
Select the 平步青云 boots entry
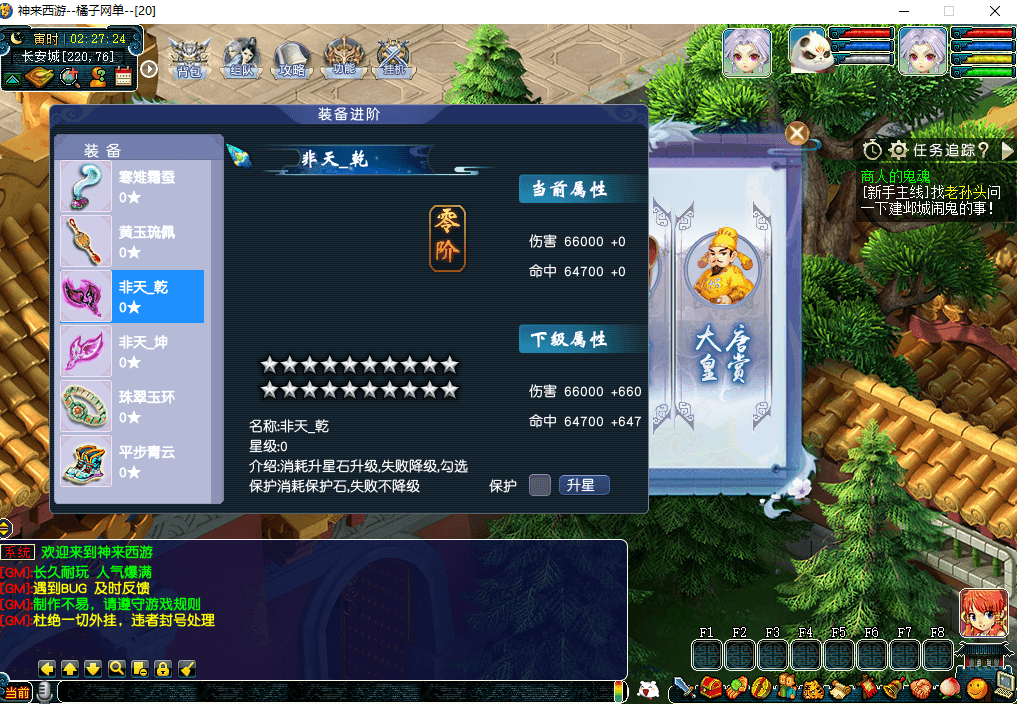tap(132, 461)
